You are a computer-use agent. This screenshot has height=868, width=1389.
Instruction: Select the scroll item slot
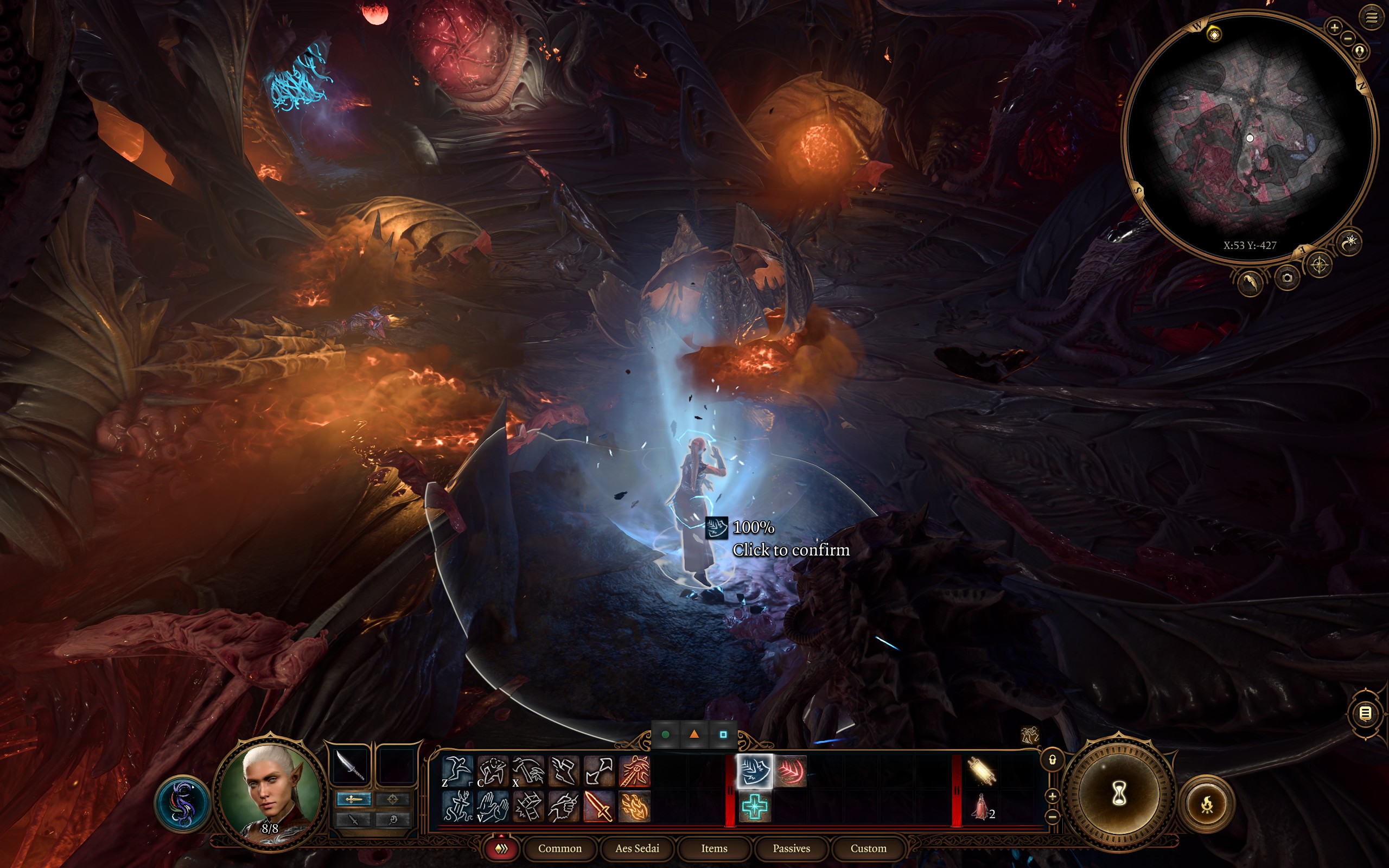tap(980, 770)
